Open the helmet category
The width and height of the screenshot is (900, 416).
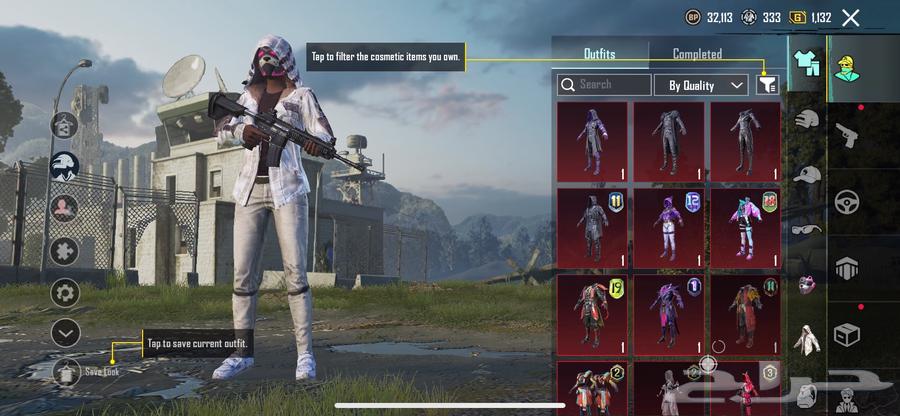[806, 120]
